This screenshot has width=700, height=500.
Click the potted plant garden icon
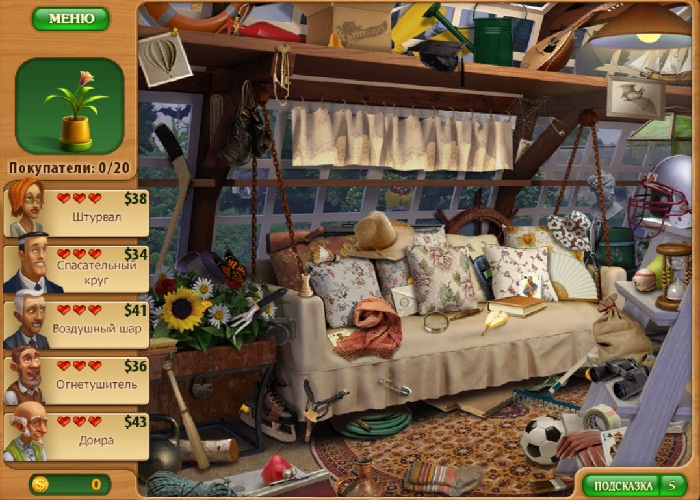(x=70, y=105)
